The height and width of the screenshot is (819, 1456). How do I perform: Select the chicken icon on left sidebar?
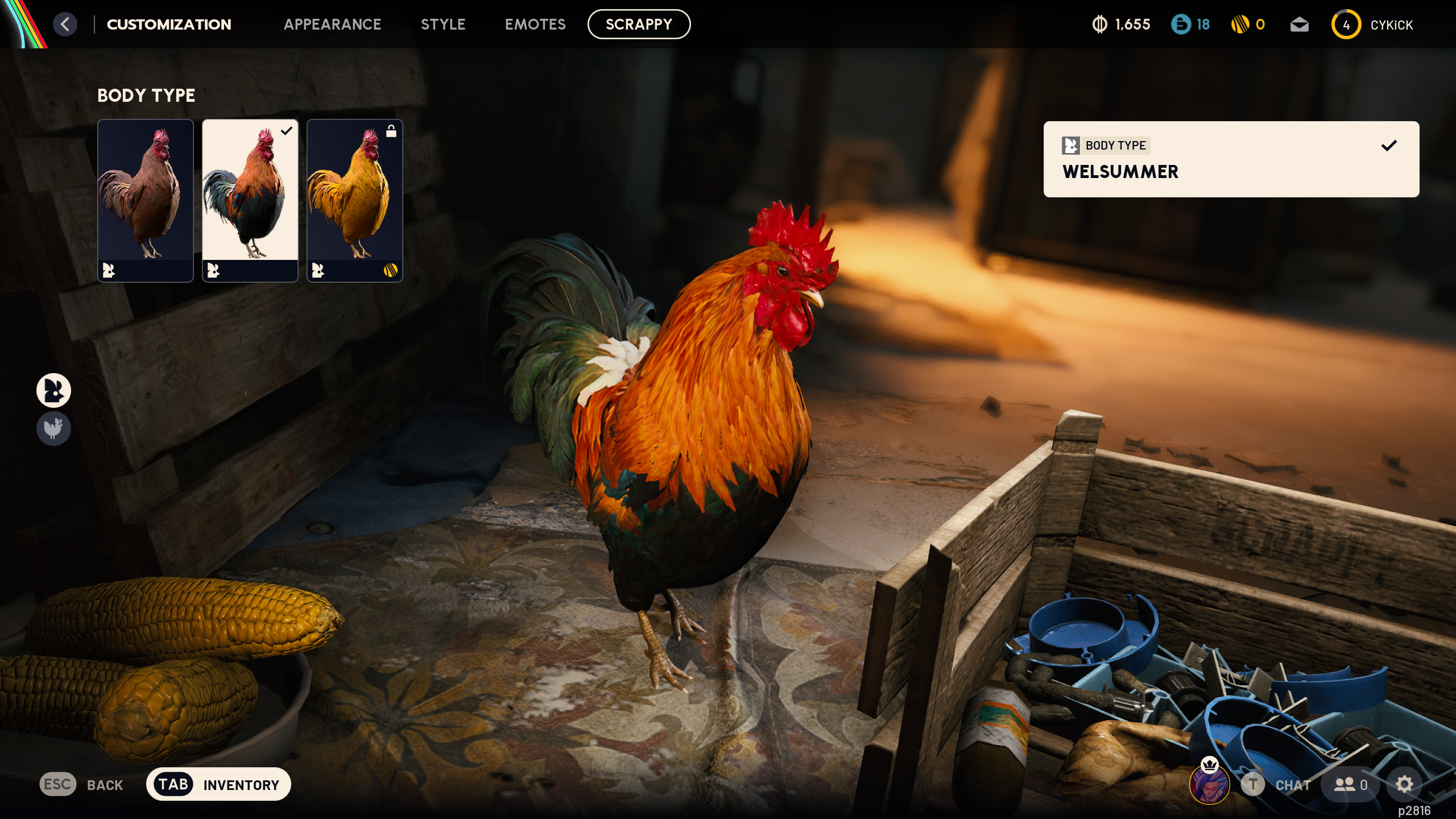pos(54,429)
